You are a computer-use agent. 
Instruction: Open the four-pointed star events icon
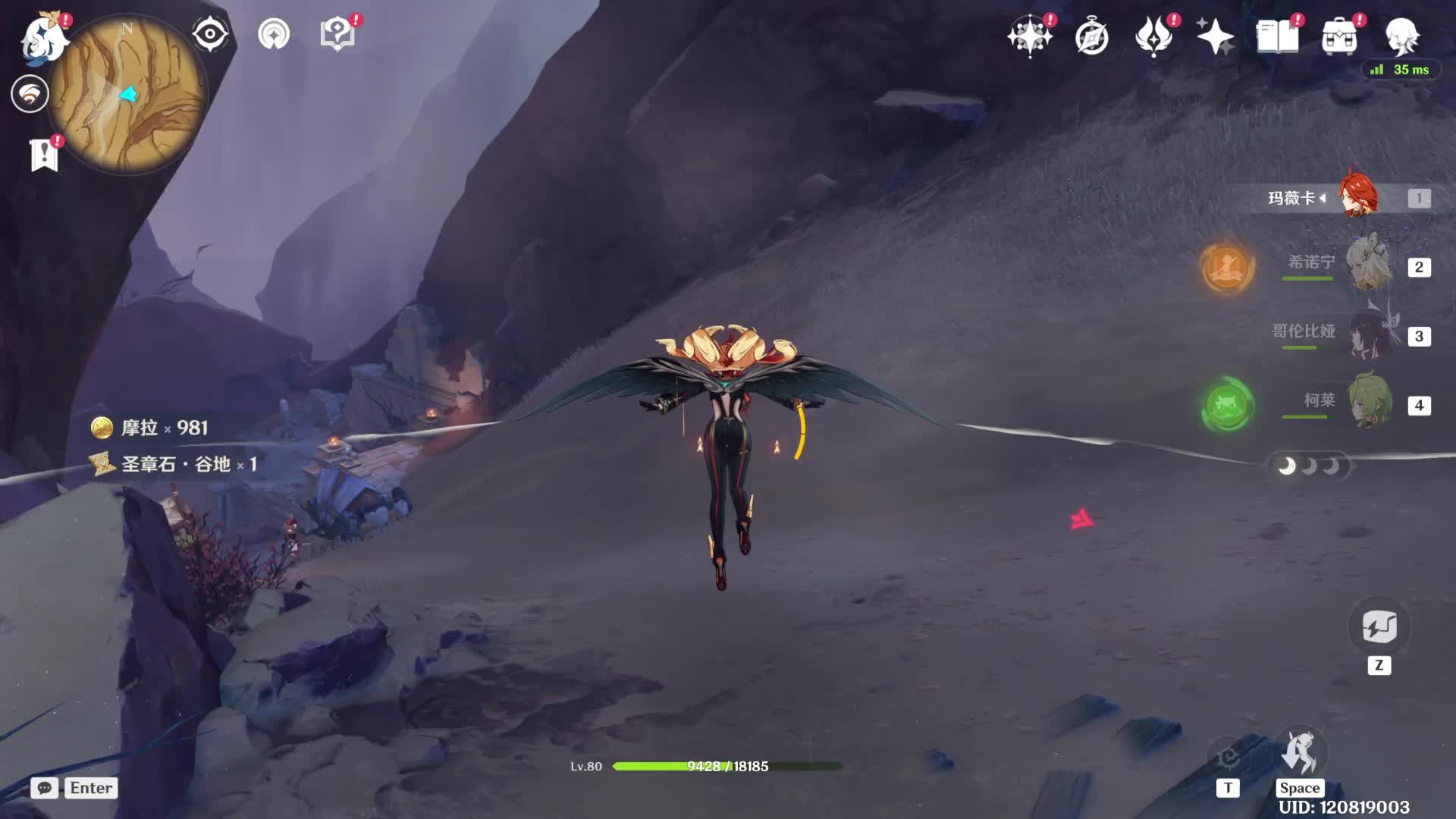pos(1215,36)
